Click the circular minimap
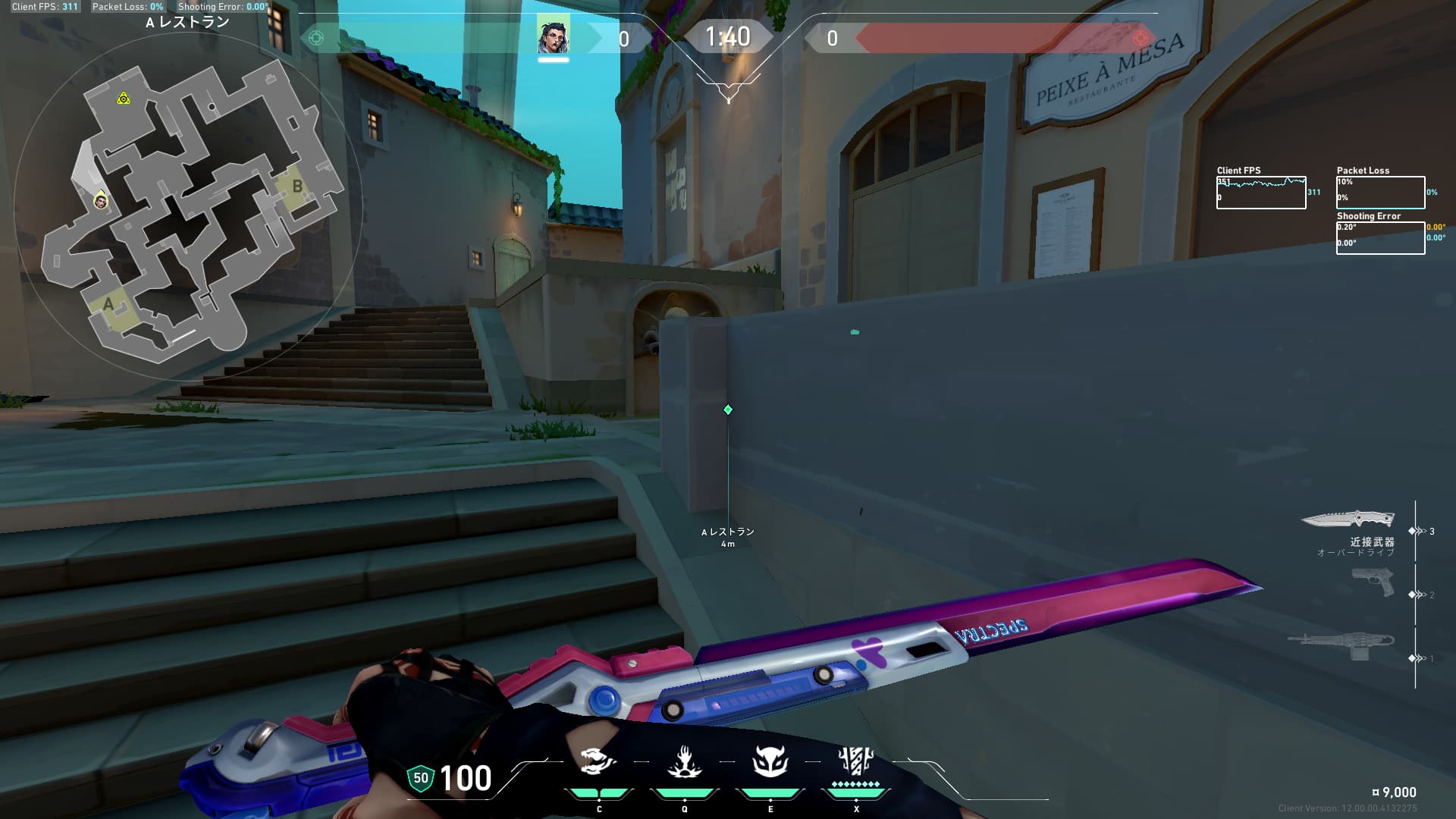 tap(188, 205)
